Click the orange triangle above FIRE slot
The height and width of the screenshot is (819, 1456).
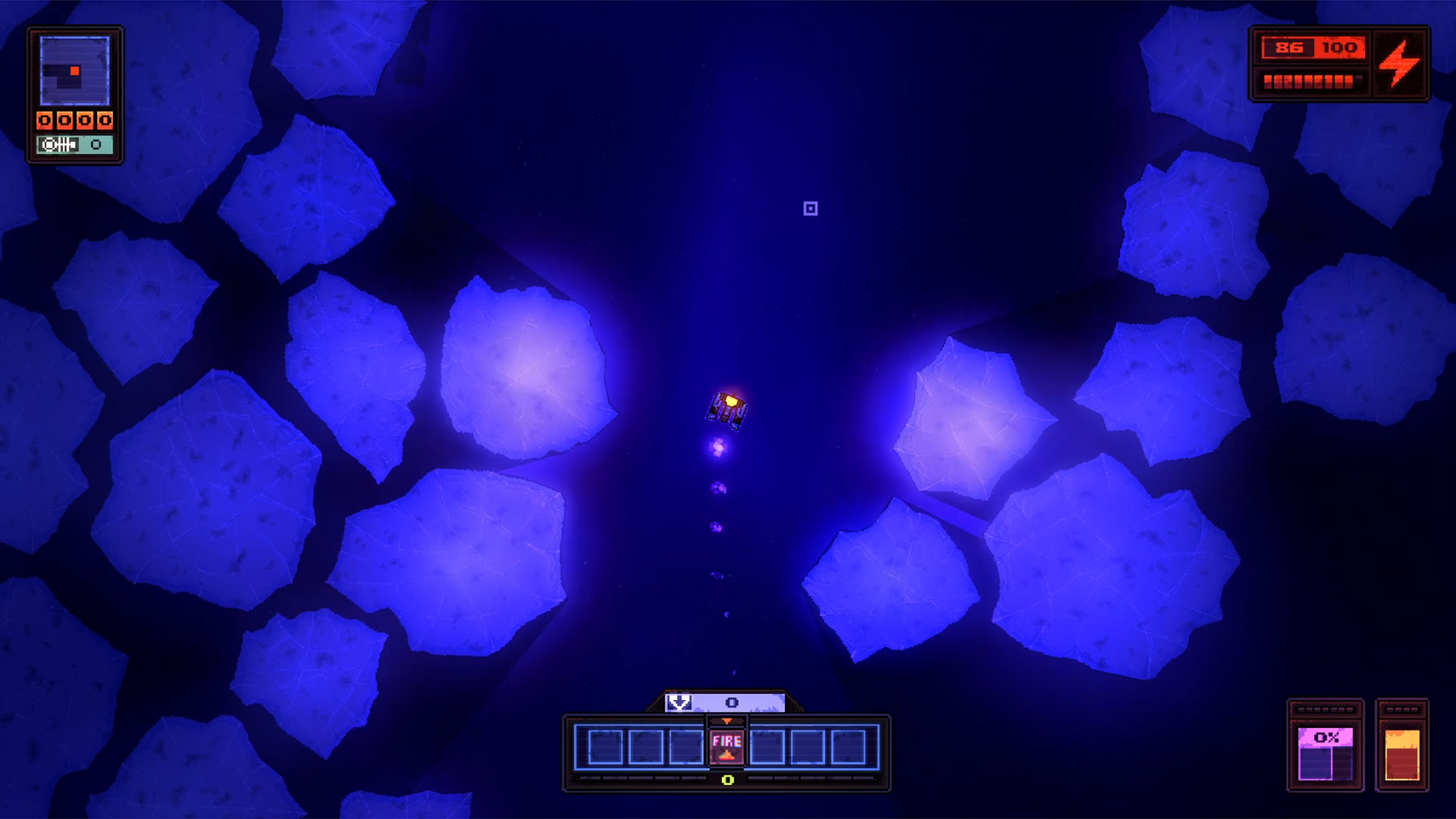pos(727,720)
